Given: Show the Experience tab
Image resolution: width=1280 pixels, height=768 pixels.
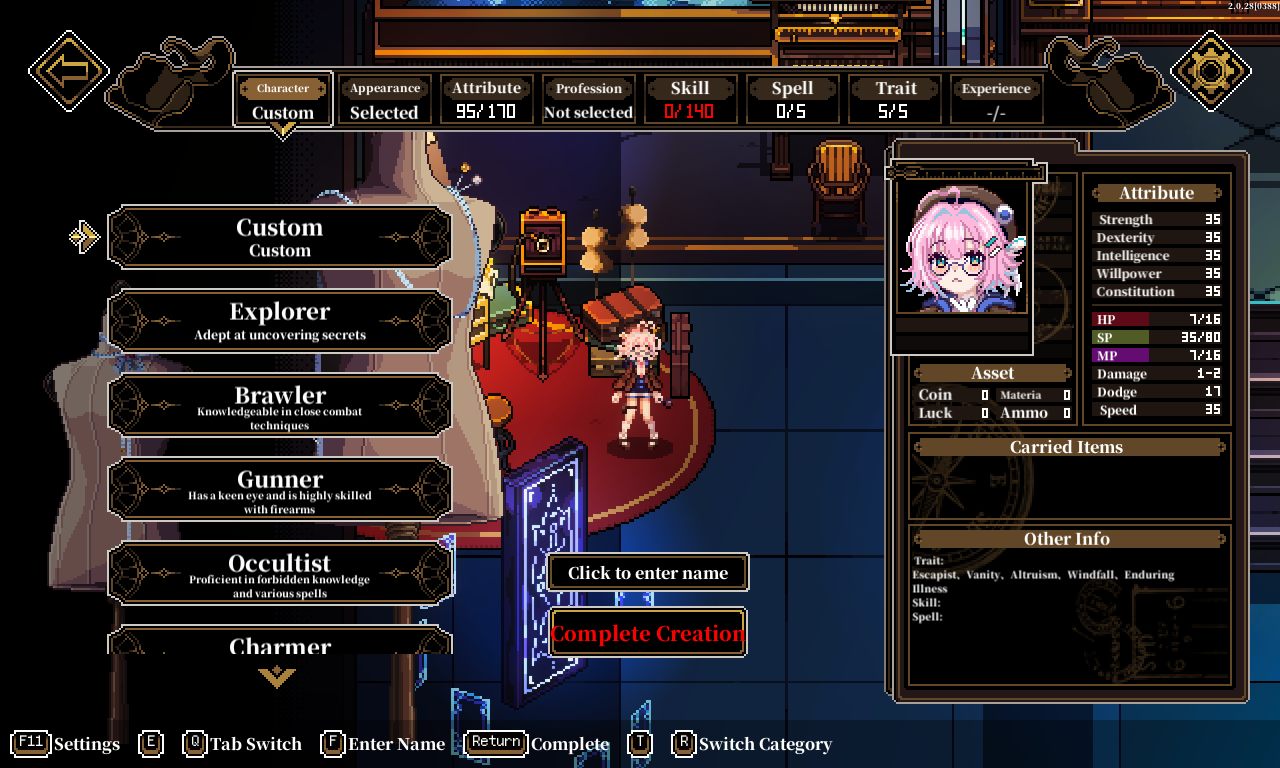Looking at the screenshot, I should (996, 100).
